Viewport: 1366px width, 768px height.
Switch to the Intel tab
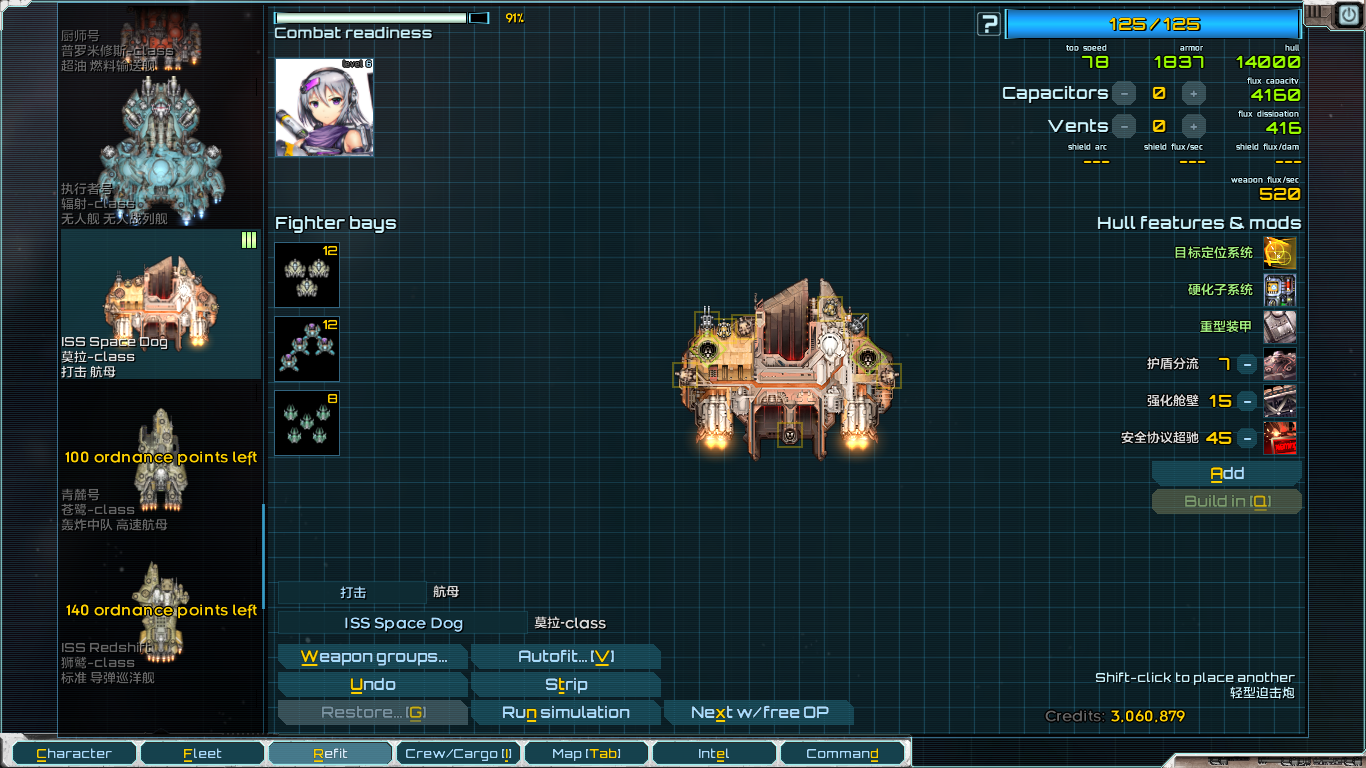[713, 752]
